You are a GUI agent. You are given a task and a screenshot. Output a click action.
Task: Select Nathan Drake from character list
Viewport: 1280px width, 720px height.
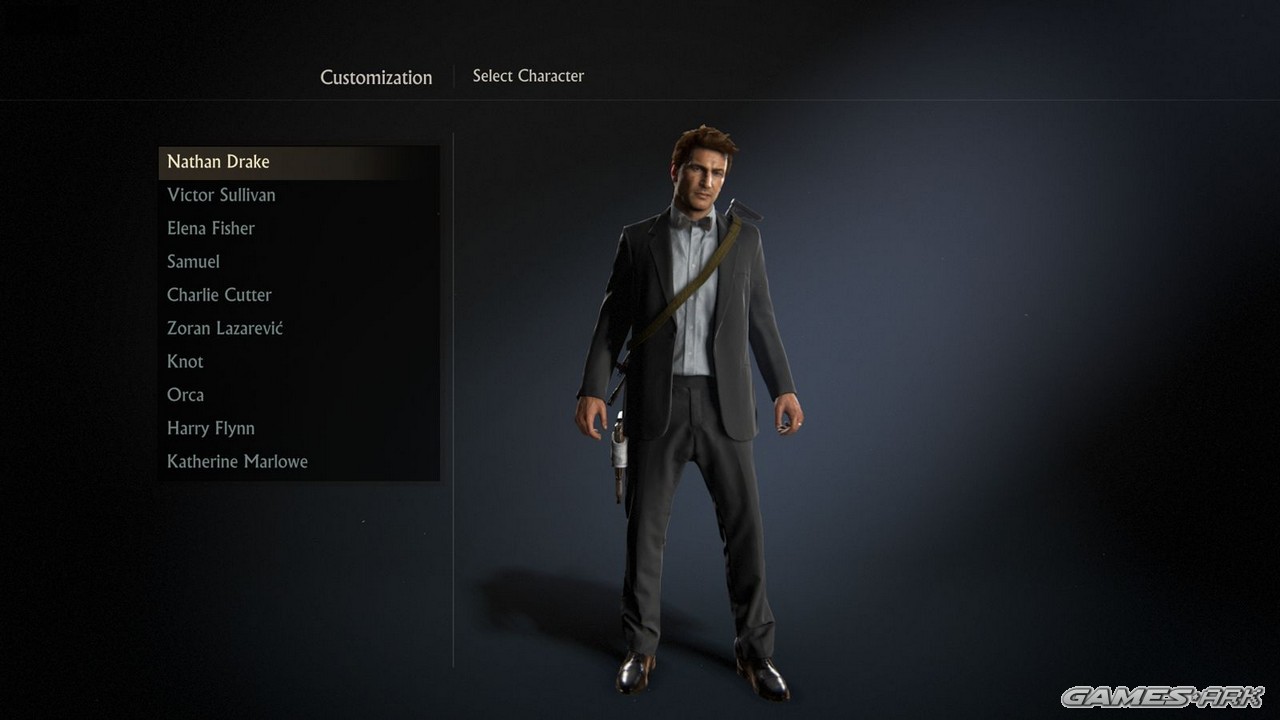[218, 162]
